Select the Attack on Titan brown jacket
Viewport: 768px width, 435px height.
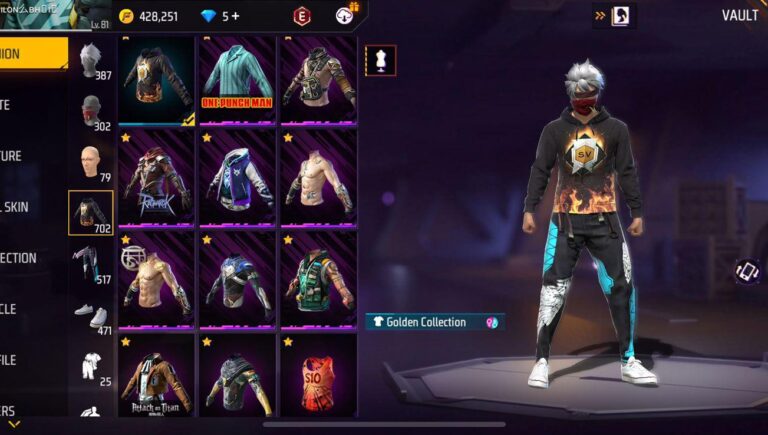pyautogui.click(x=157, y=378)
